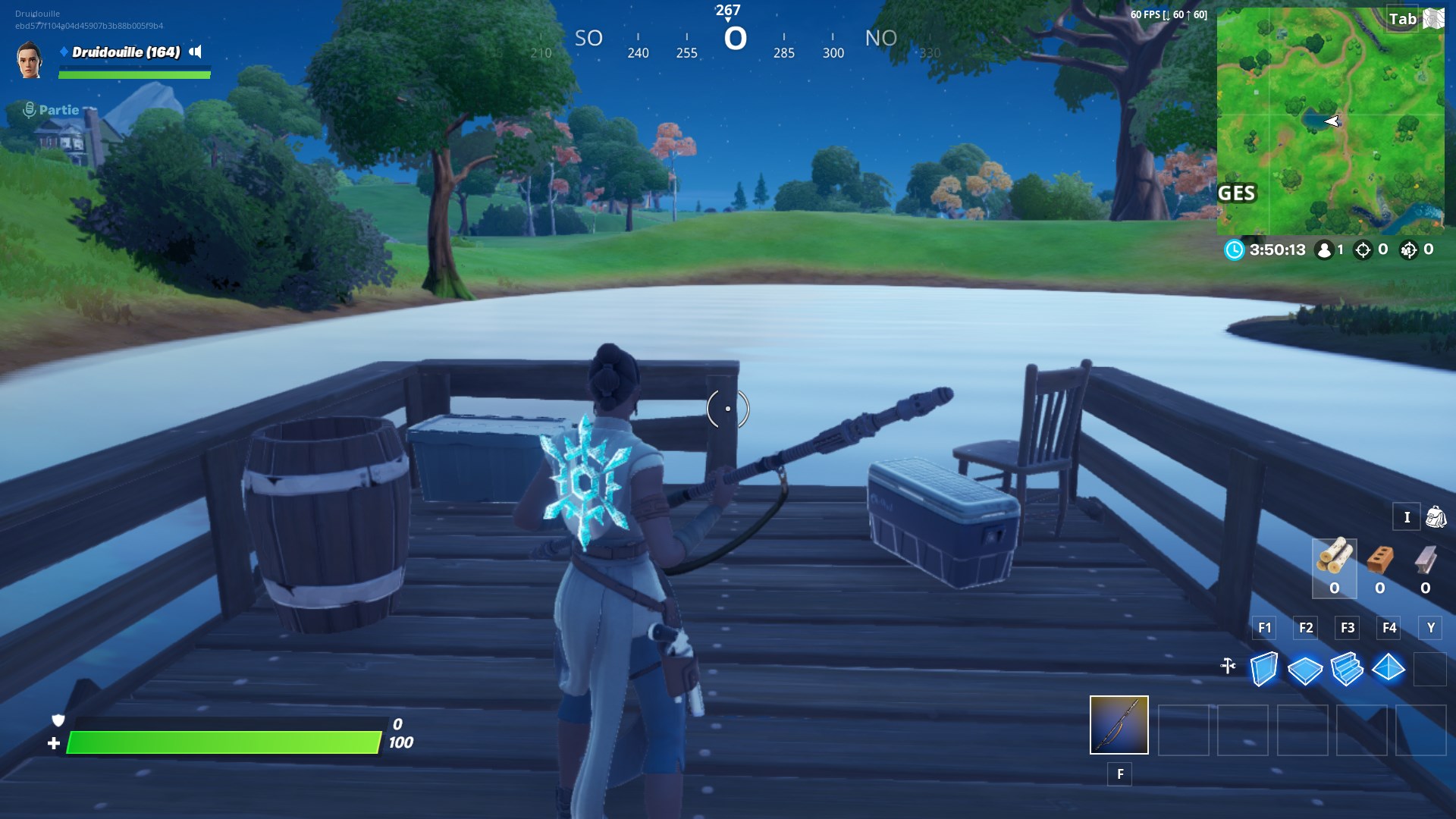Toggle the Partie voice chat microphone

click(28, 108)
